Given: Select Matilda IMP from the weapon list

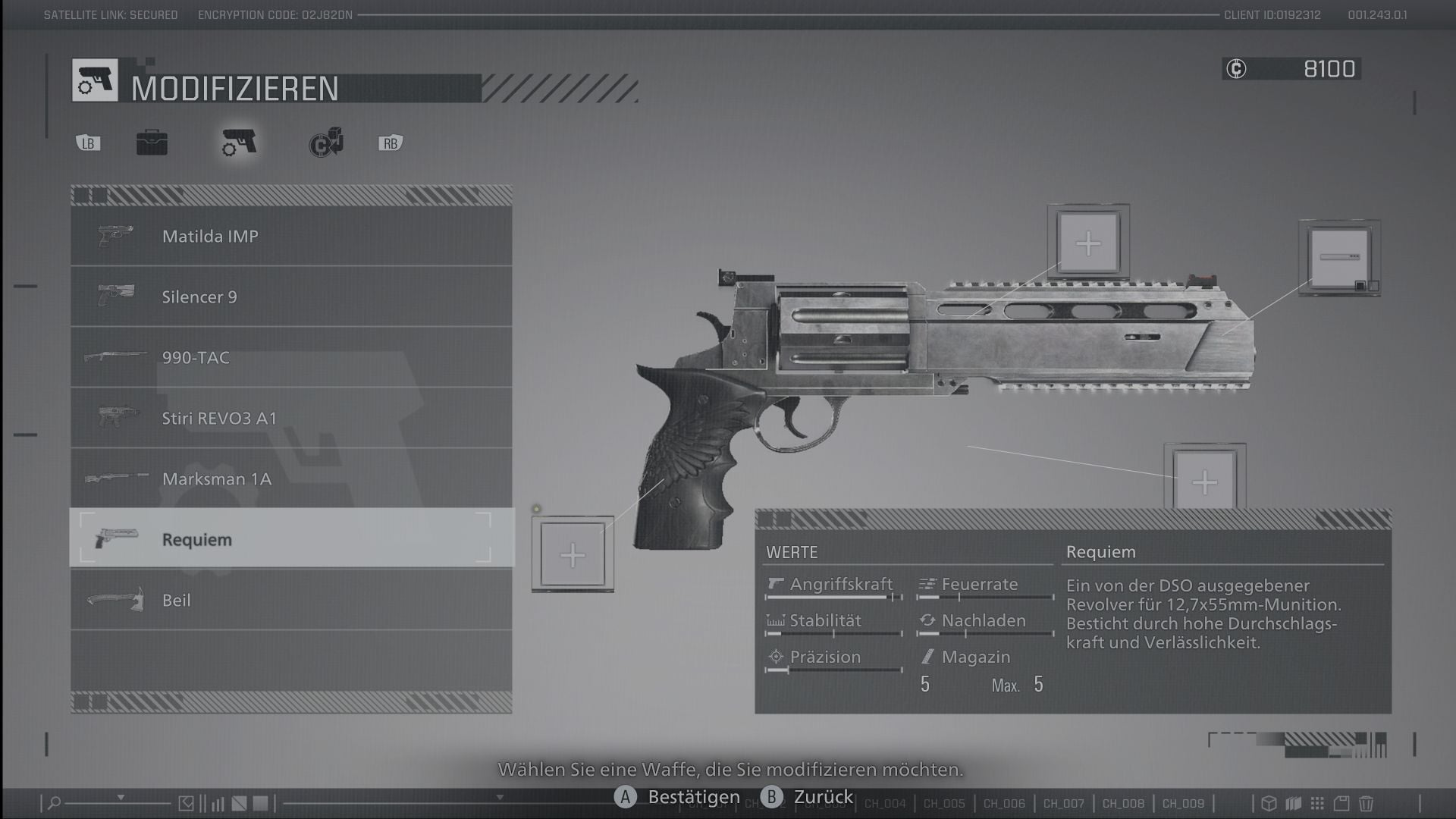Looking at the screenshot, I should pos(291,236).
